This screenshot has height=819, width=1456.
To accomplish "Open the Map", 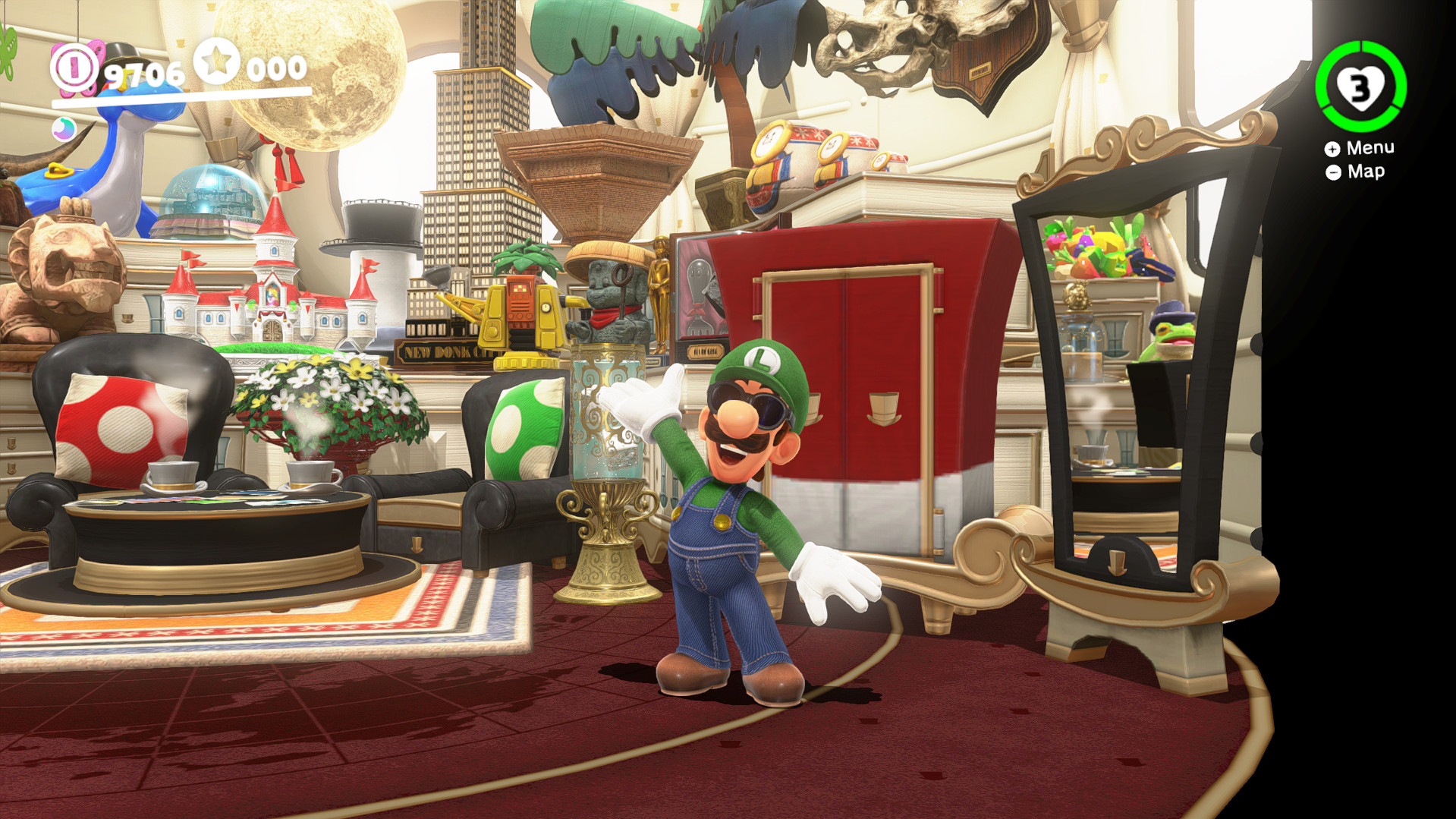I will (x=1366, y=172).
